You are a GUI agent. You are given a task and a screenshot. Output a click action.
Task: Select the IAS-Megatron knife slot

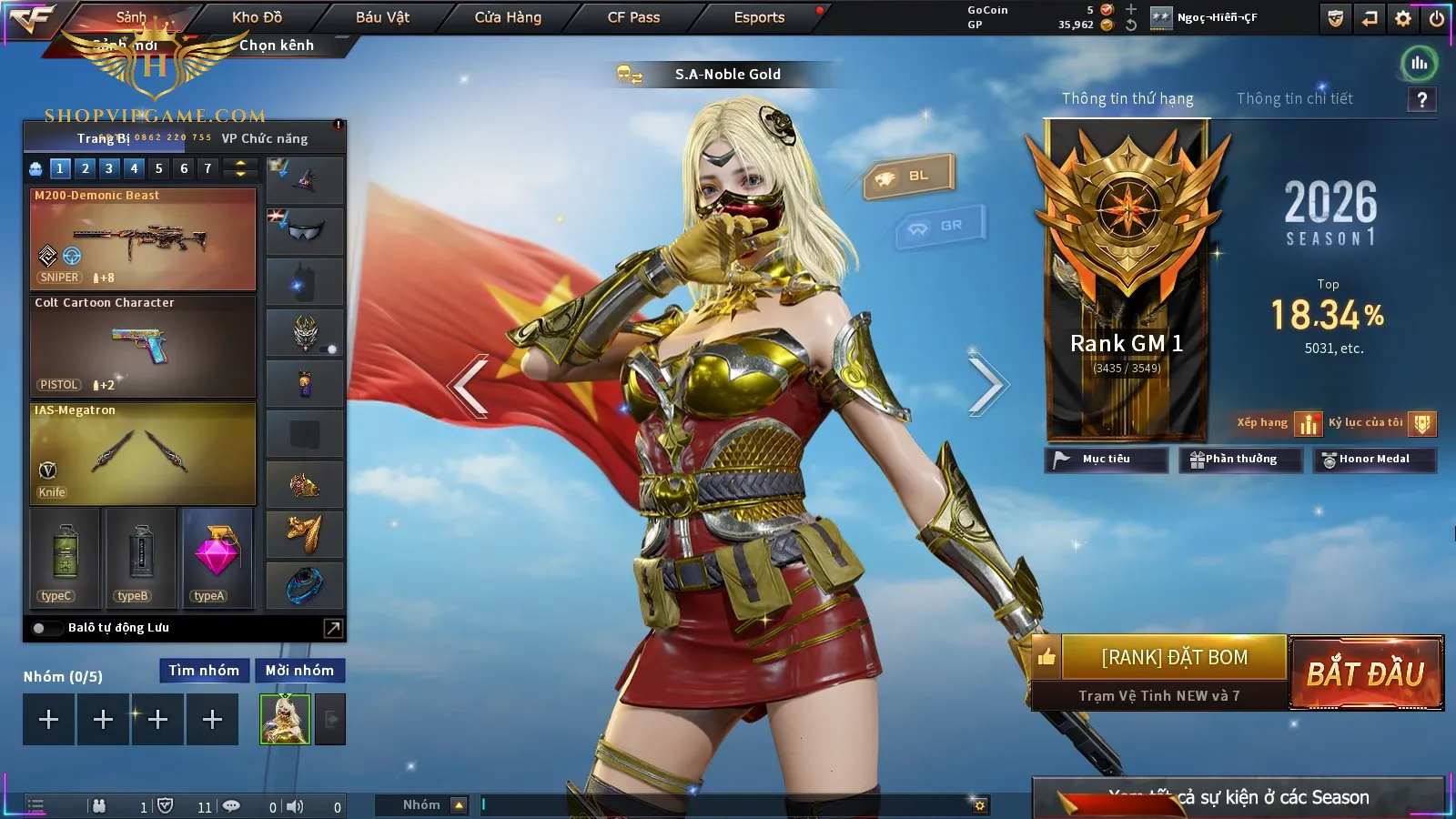point(143,453)
